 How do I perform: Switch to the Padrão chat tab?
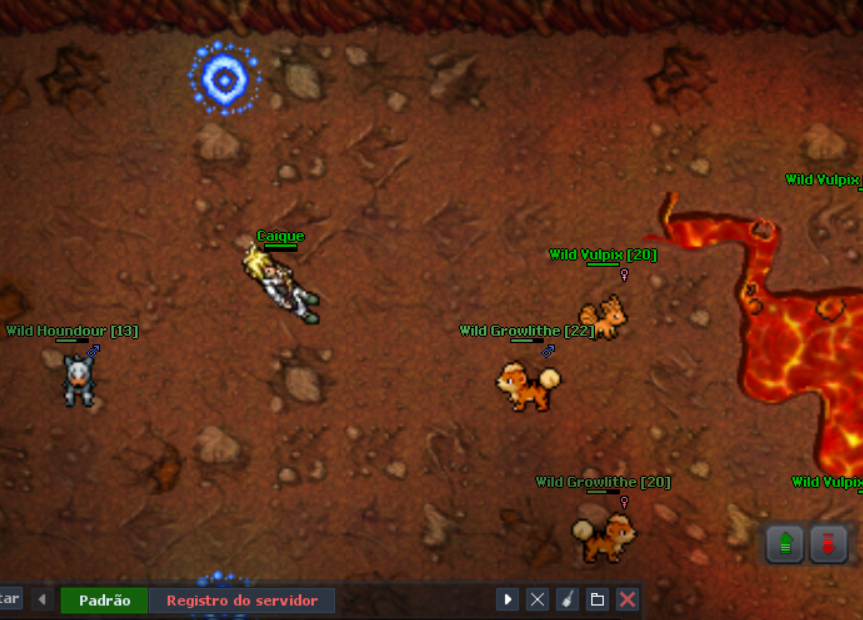point(104,600)
